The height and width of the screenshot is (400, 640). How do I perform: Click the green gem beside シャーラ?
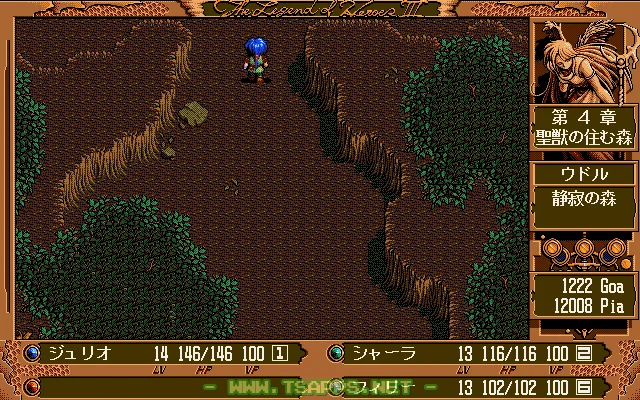335,352
